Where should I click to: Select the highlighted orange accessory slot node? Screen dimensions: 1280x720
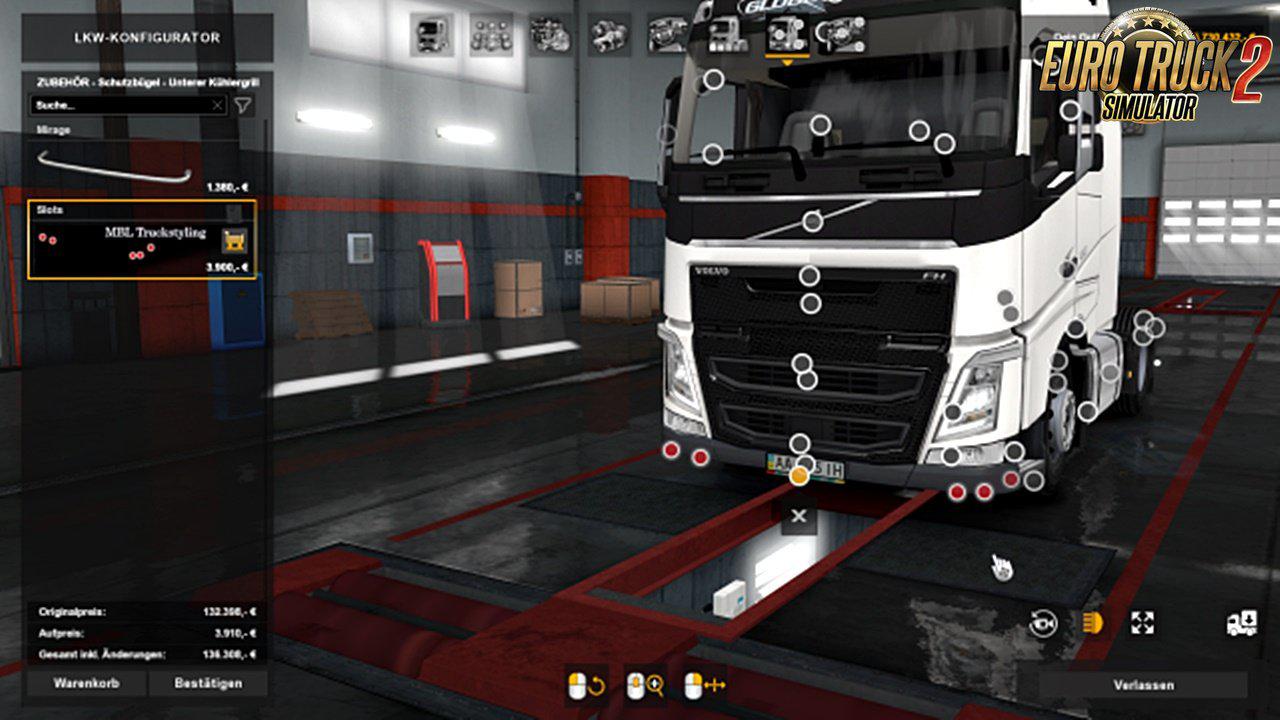point(799,476)
